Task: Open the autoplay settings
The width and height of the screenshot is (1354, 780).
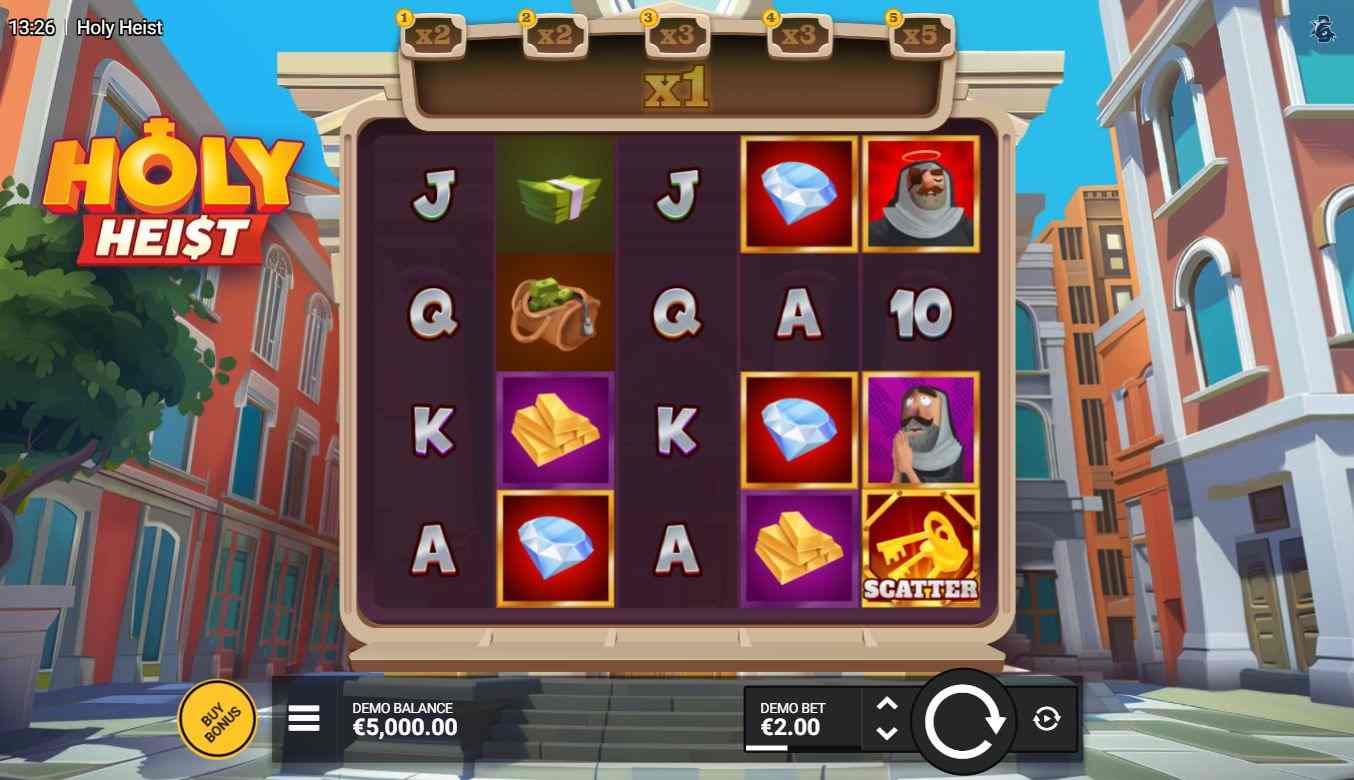Action: tap(1046, 718)
